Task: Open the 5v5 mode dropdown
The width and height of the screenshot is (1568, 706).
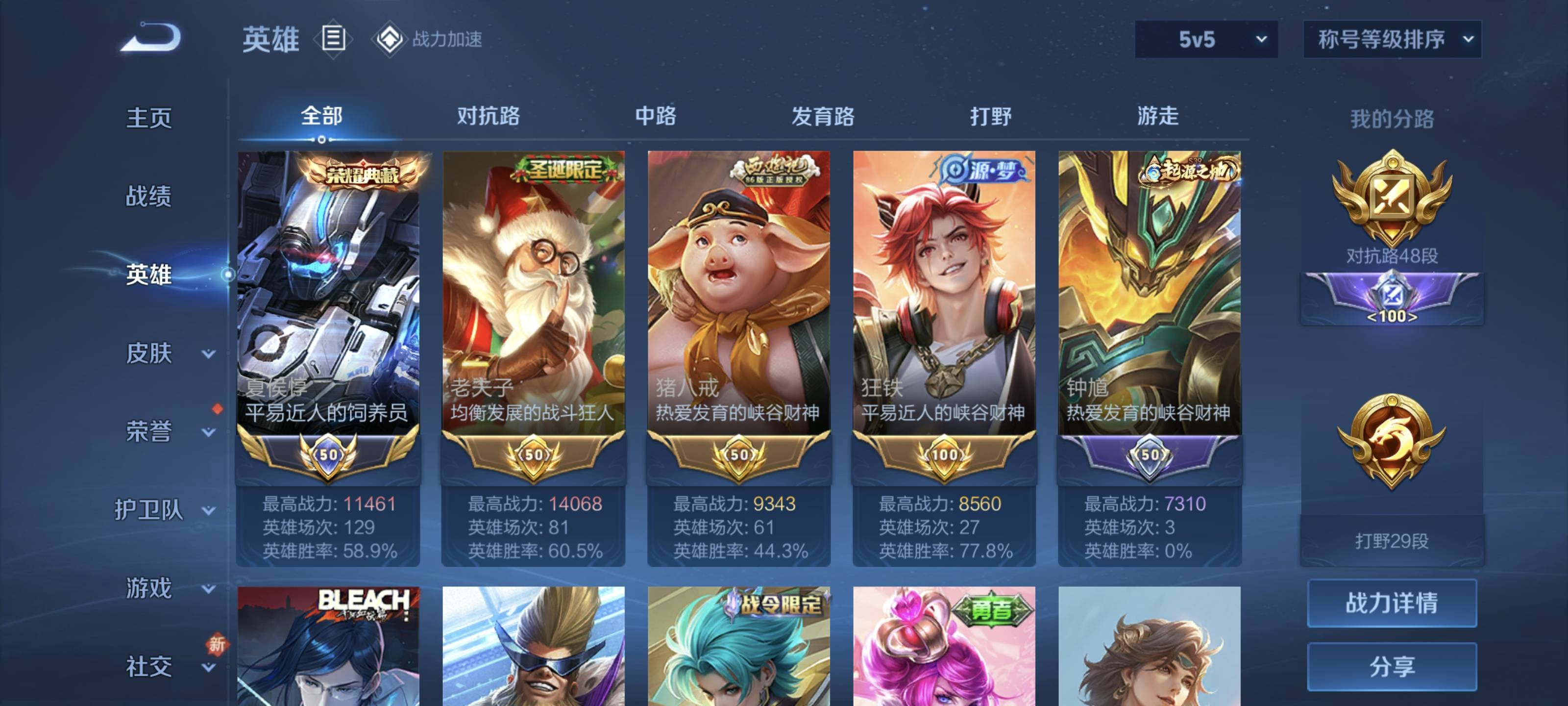Action: tap(1205, 40)
